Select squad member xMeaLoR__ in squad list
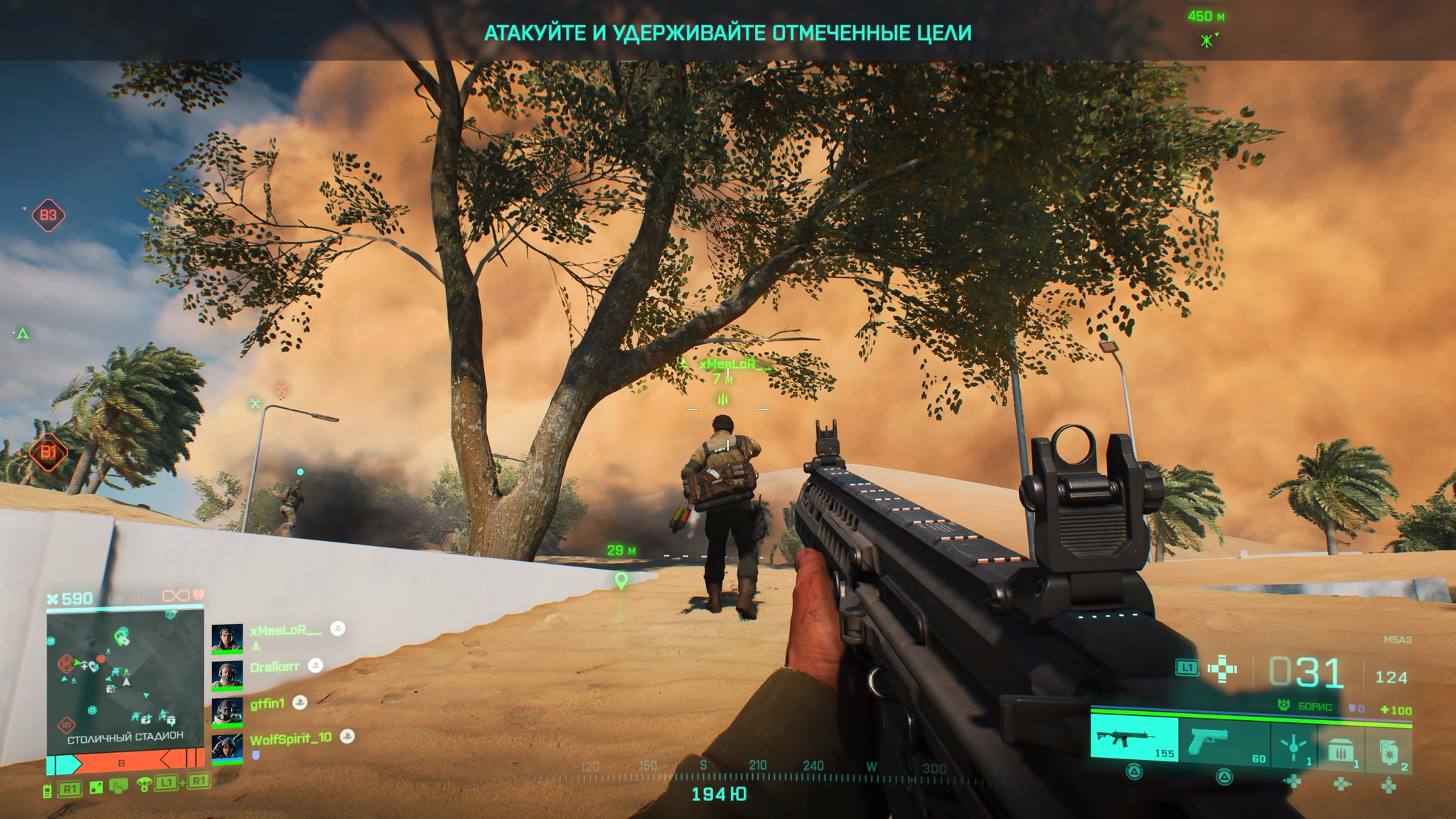This screenshot has height=819, width=1456. click(286, 630)
